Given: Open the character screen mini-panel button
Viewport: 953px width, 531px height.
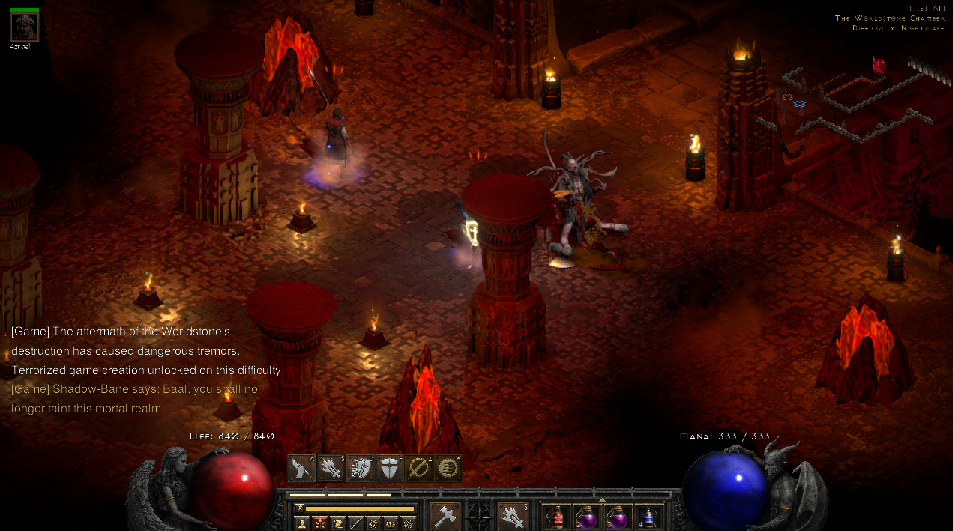Looking at the screenshot, I should coord(301,523).
